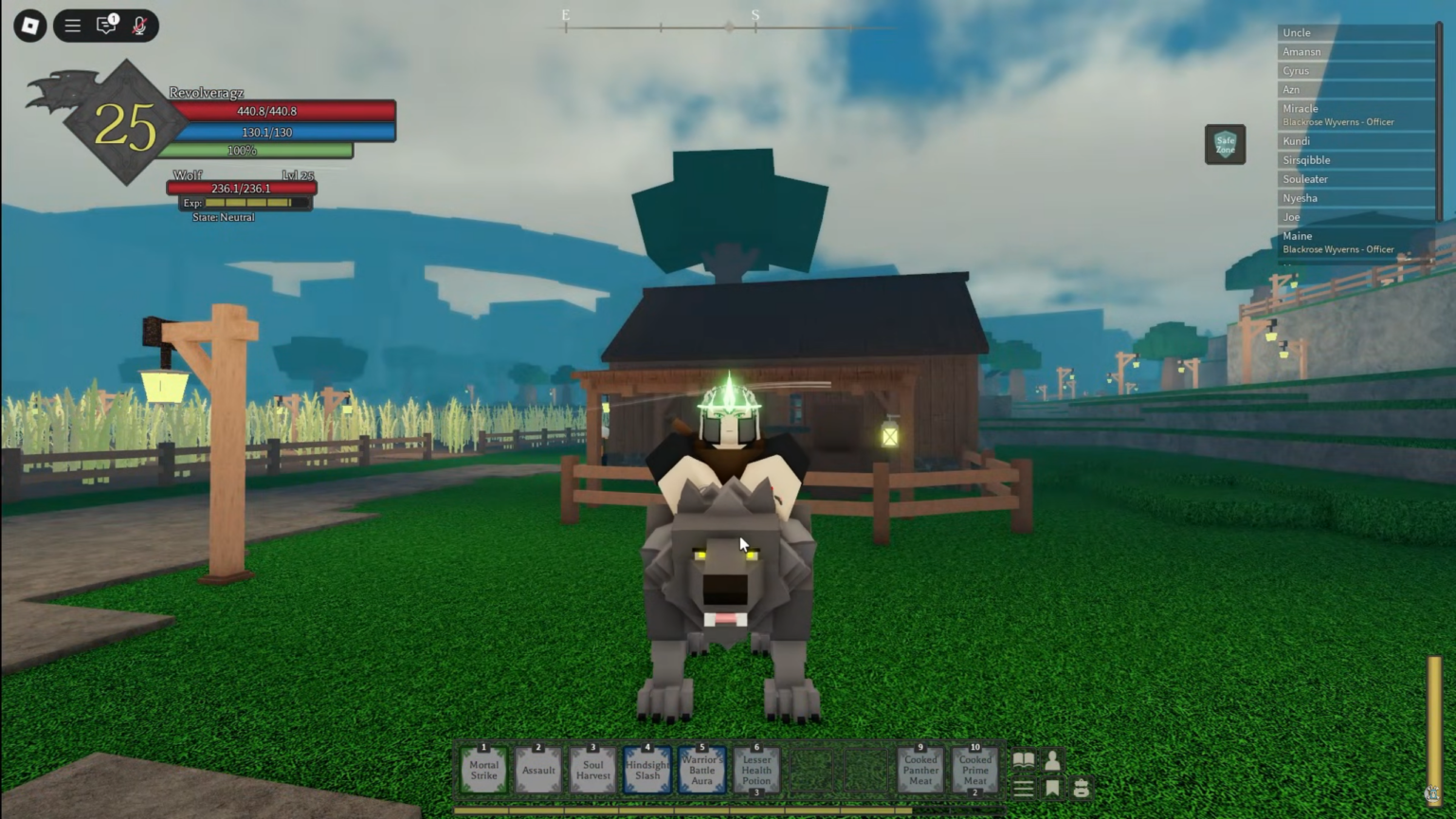Activate Warrior's Battle Aura slot

tap(701, 771)
